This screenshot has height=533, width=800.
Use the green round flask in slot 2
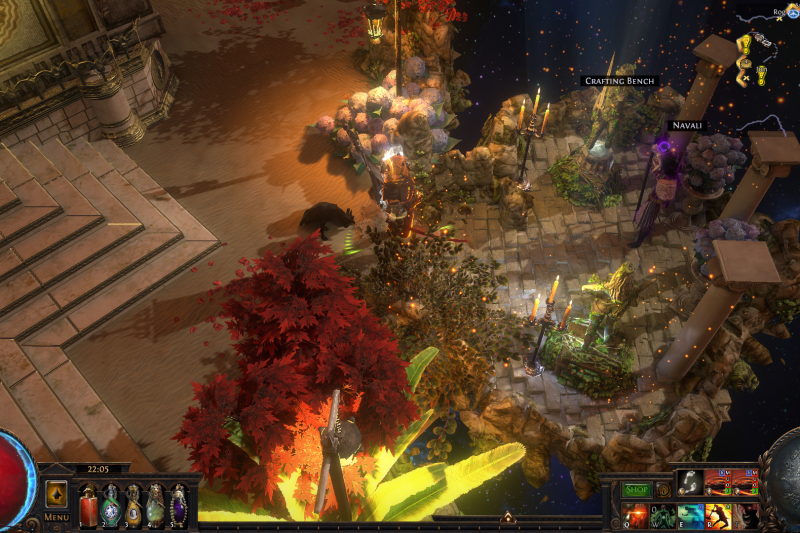tap(110, 505)
